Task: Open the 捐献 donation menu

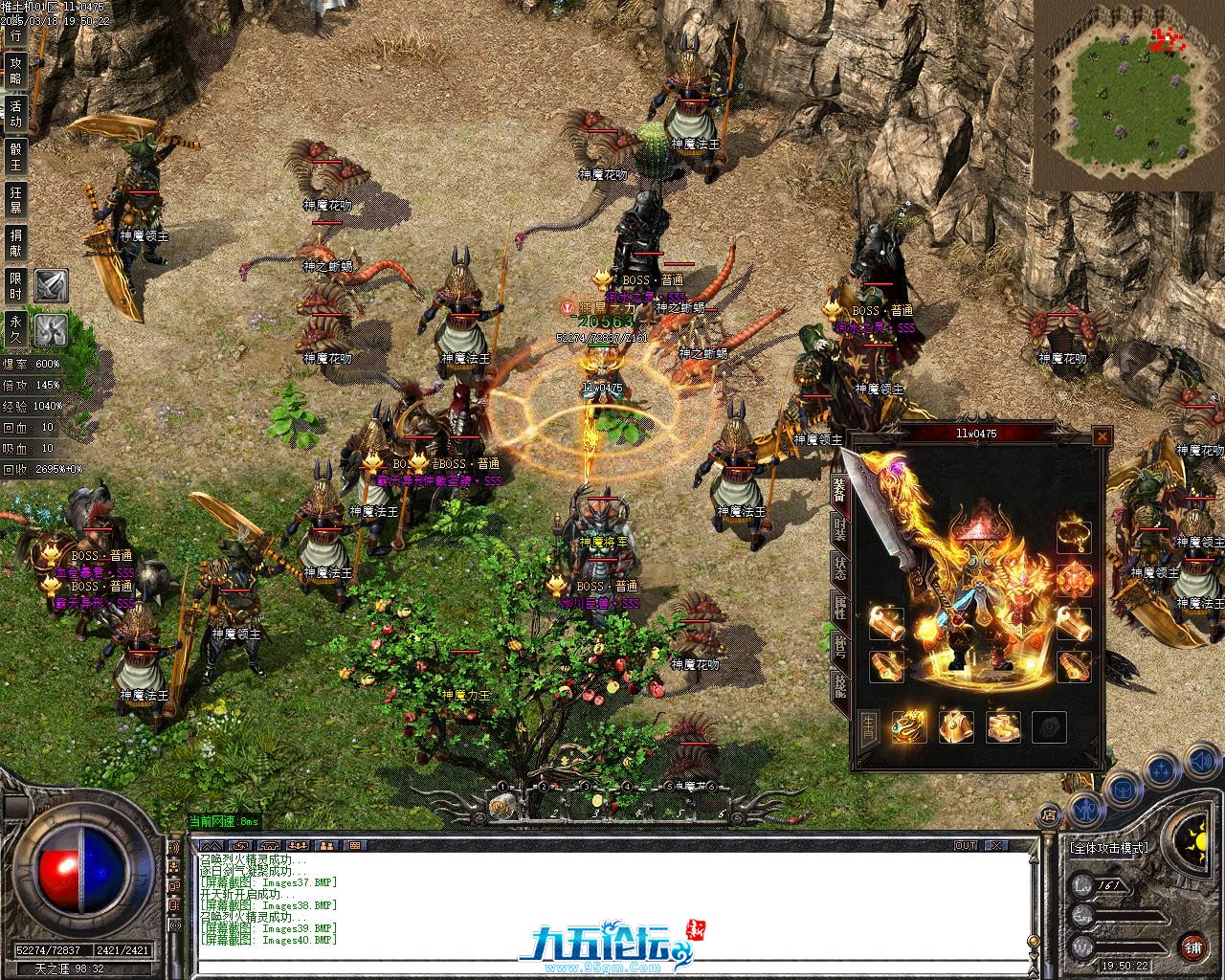Action: pos(15,241)
